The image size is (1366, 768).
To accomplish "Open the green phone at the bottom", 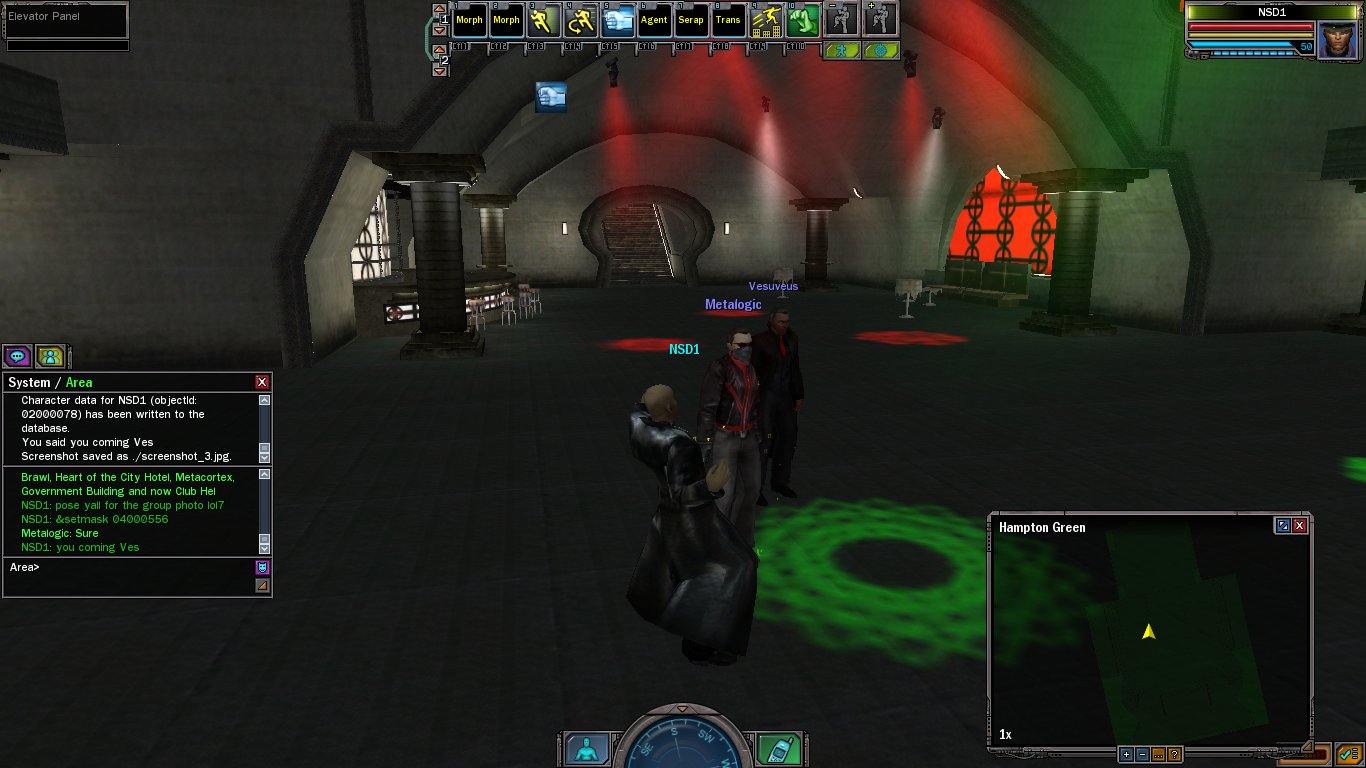I will click(x=776, y=748).
